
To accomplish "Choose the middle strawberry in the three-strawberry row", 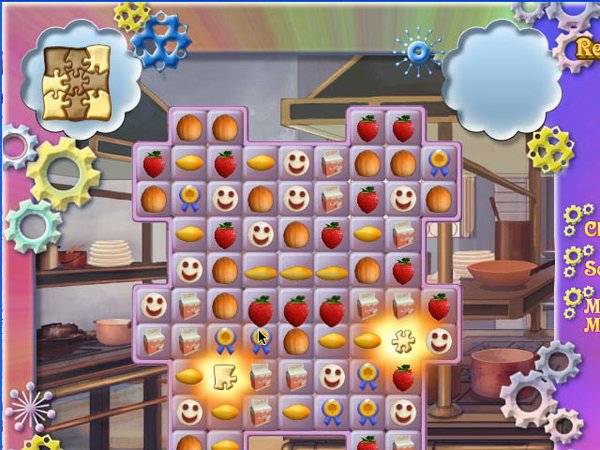I will coord(296,307).
